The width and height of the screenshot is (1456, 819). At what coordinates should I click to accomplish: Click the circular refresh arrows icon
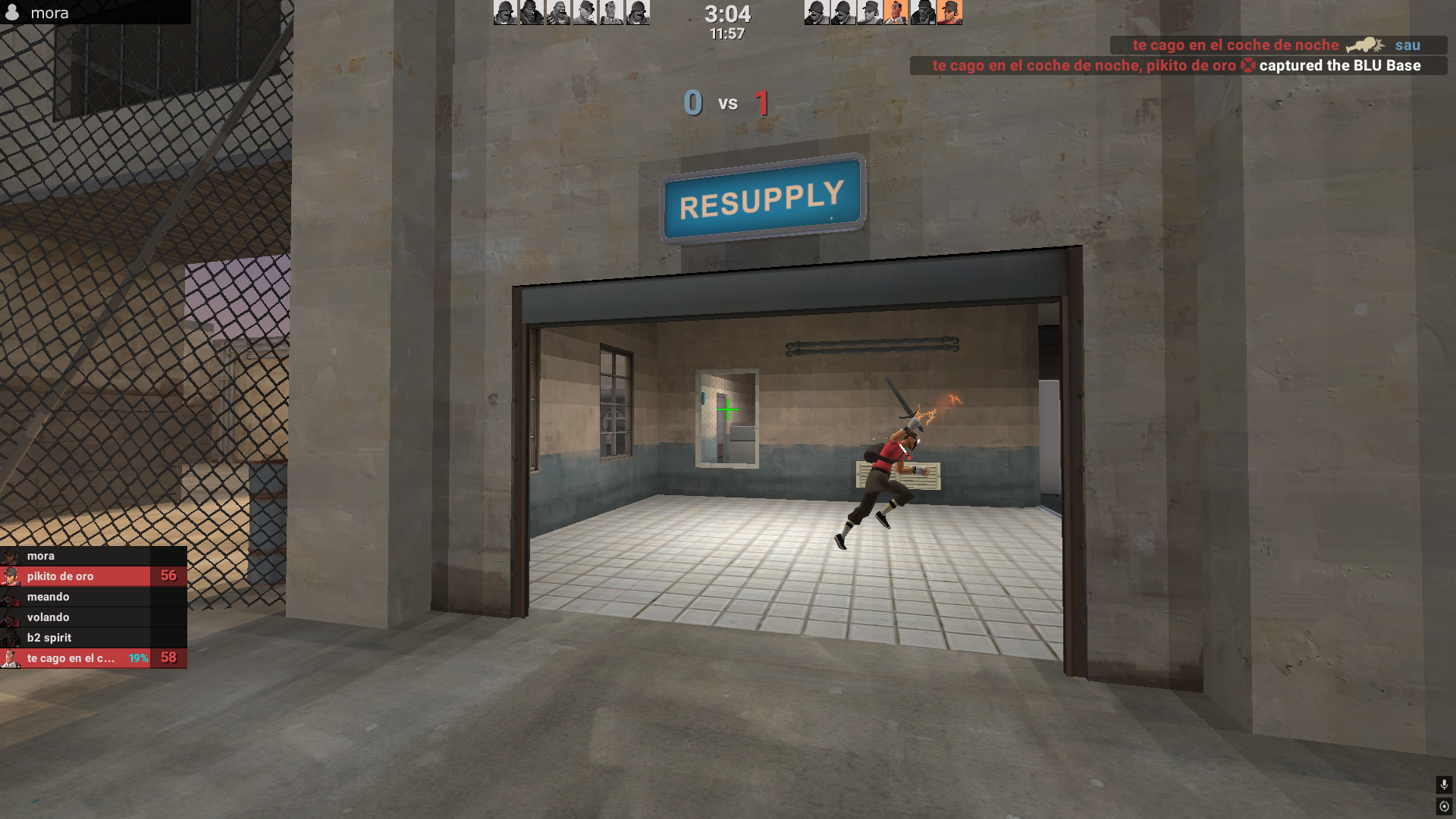click(1444, 806)
